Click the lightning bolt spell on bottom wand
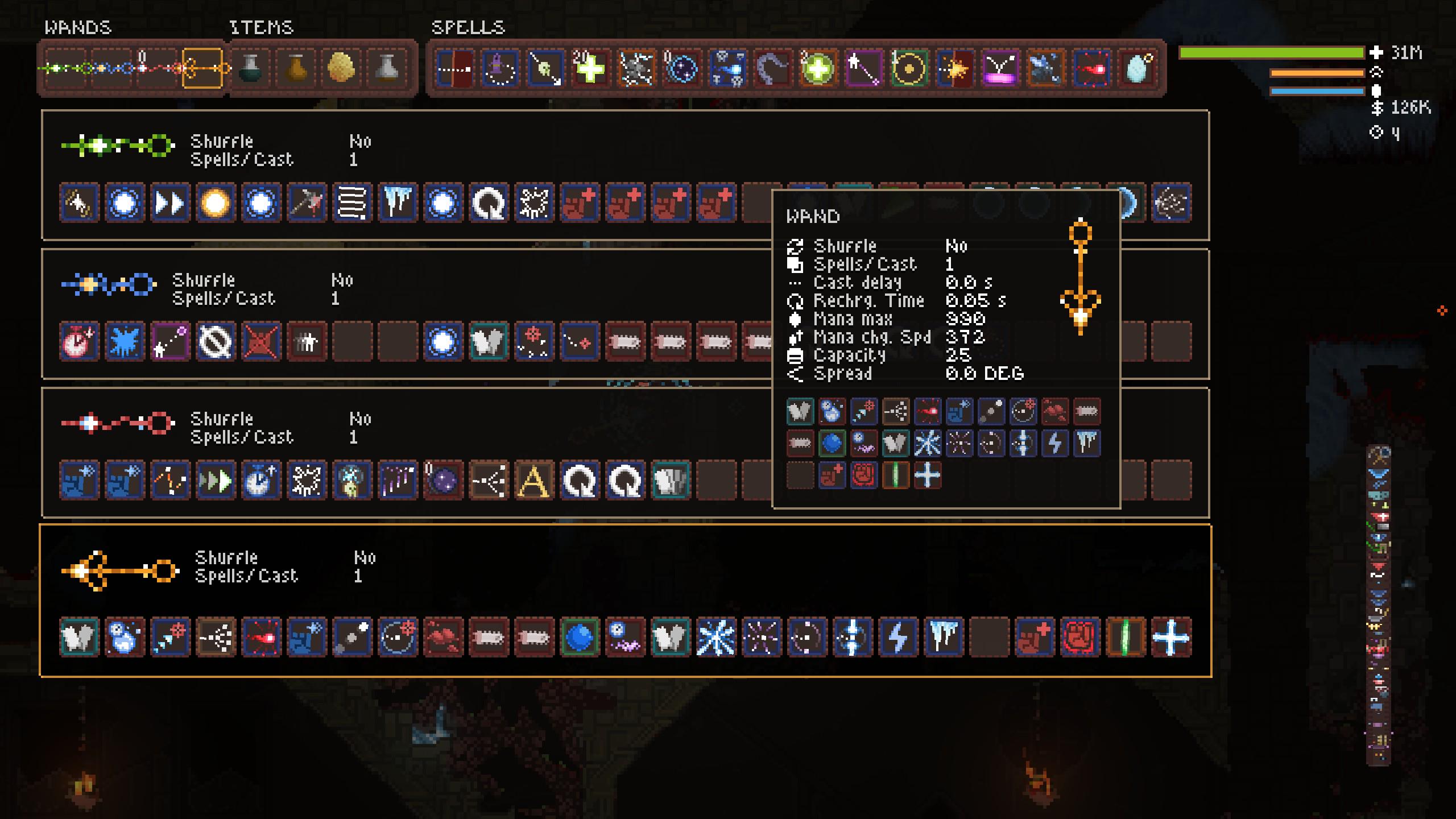This screenshot has width=1456, height=819. click(896, 637)
